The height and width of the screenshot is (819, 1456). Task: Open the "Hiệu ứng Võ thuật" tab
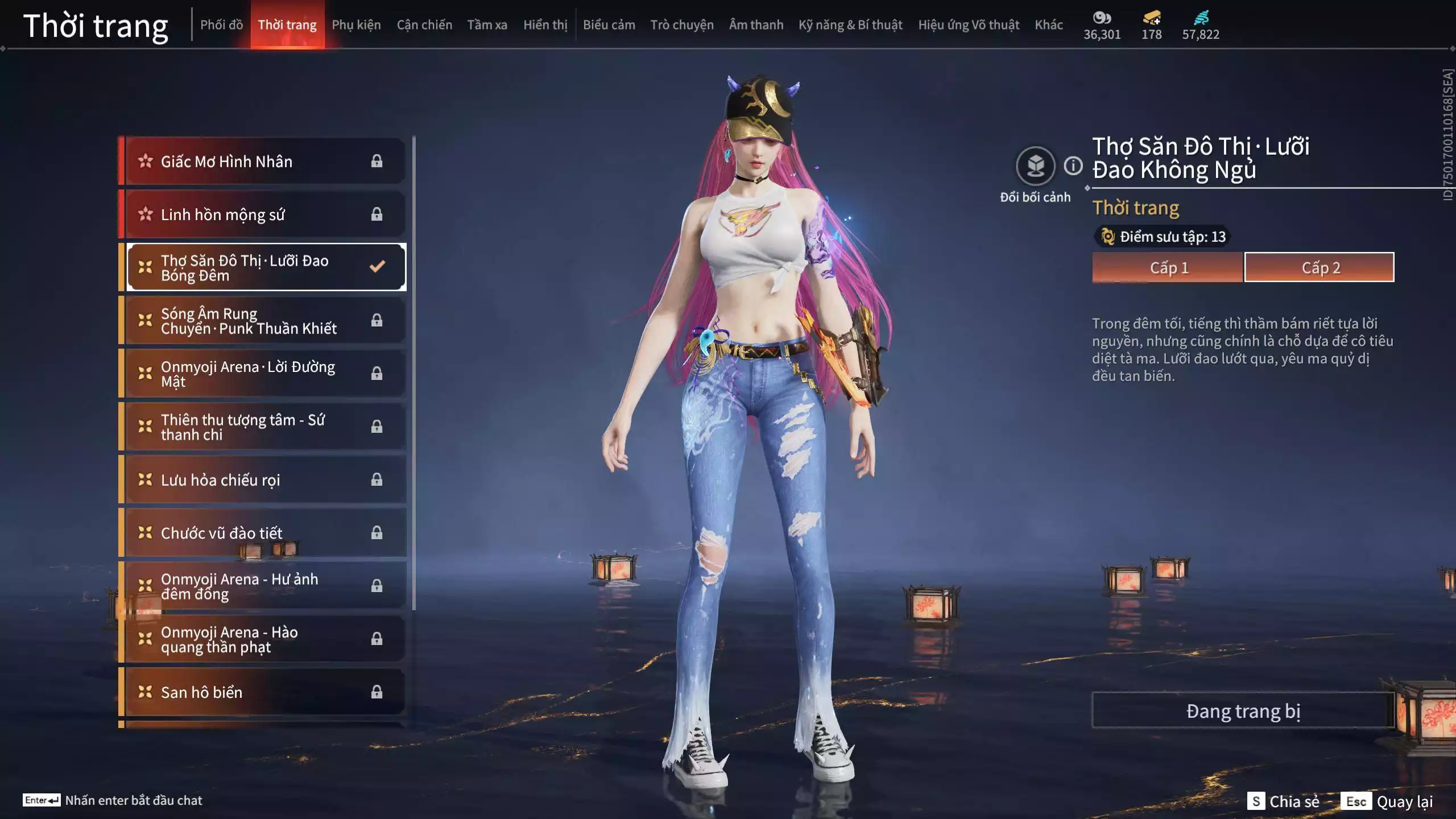pos(969,24)
